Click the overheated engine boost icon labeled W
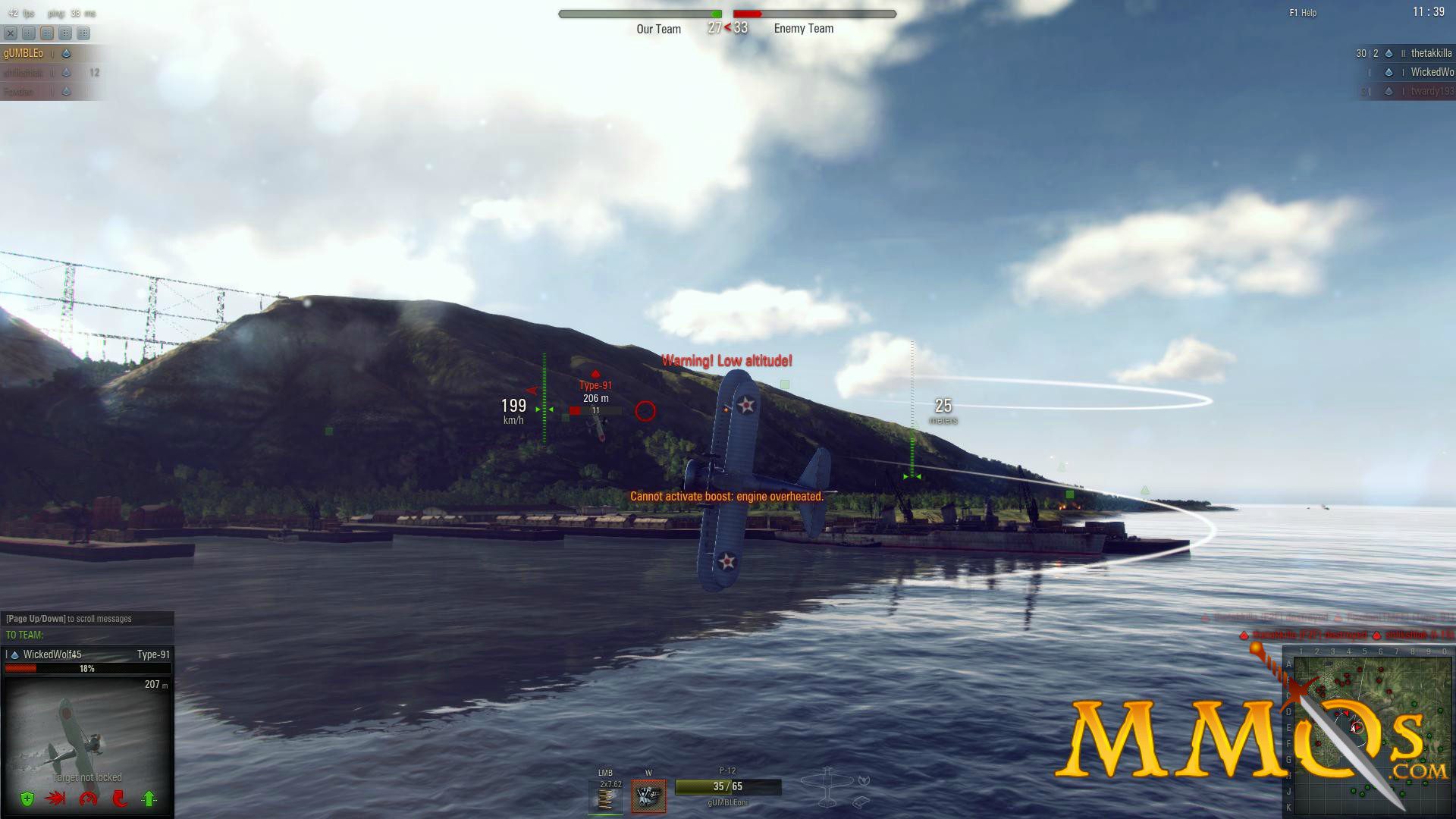 pyautogui.click(x=648, y=794)
